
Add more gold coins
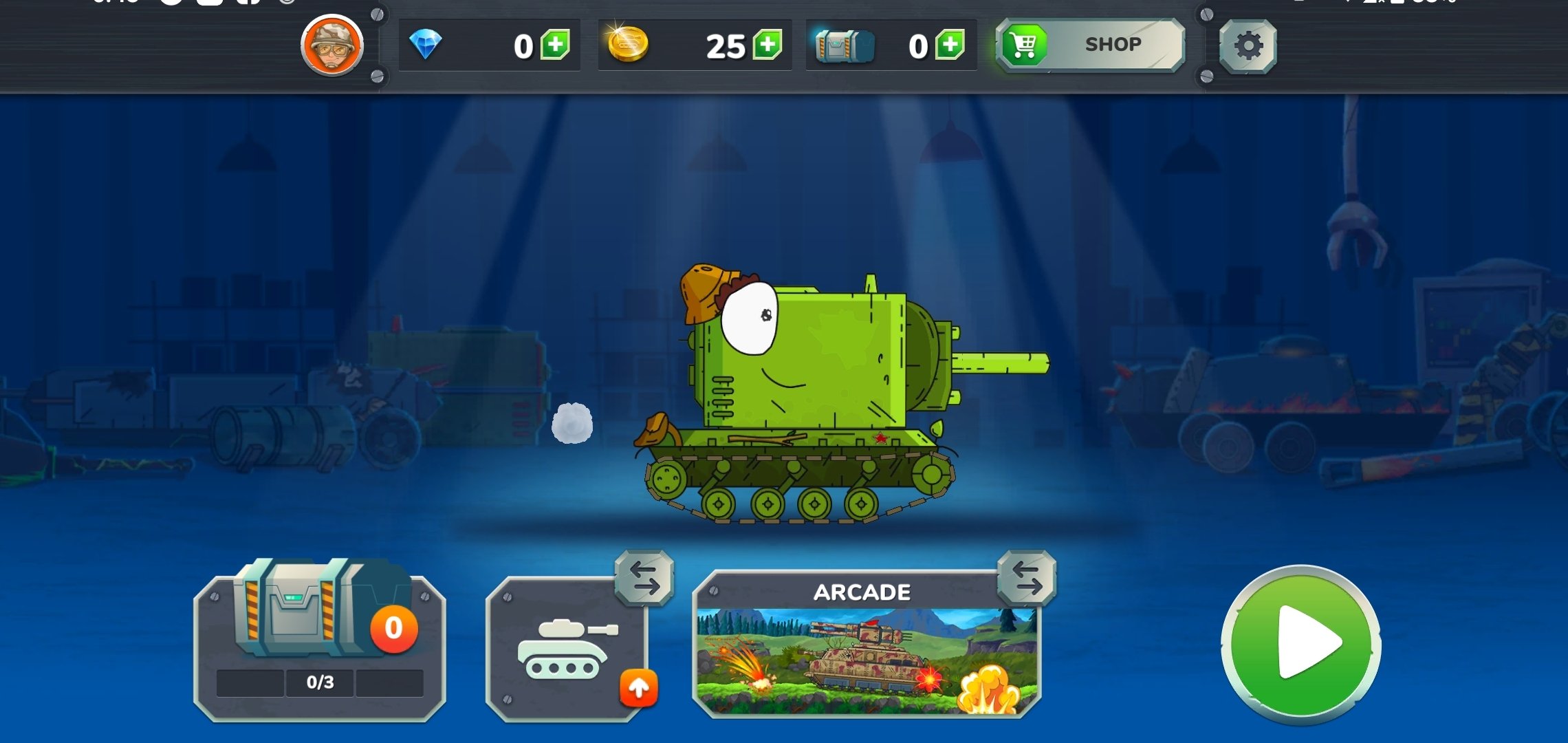[767, 45]
